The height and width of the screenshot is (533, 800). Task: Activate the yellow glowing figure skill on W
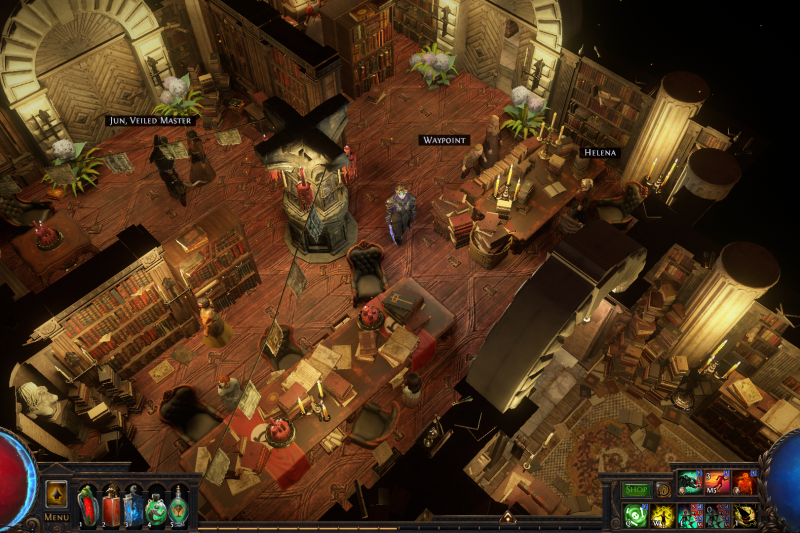(x=663, y=515)
